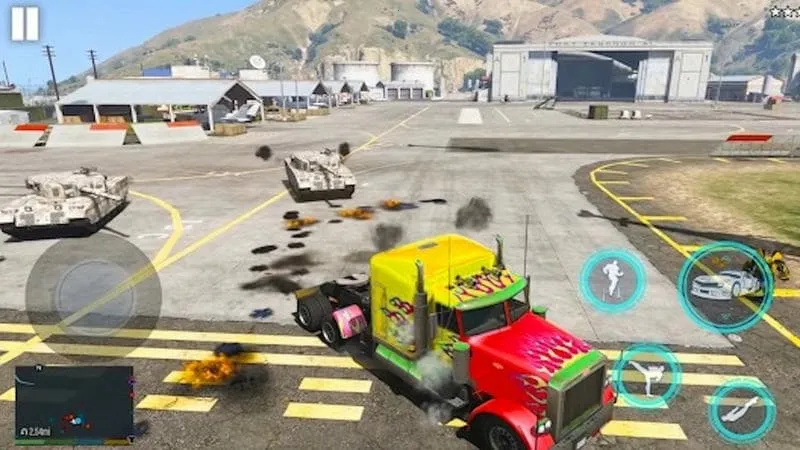The width and height of the screenshot is (800, 450).
Task: Use the kick attack button
Action: (x=646, y=375)
